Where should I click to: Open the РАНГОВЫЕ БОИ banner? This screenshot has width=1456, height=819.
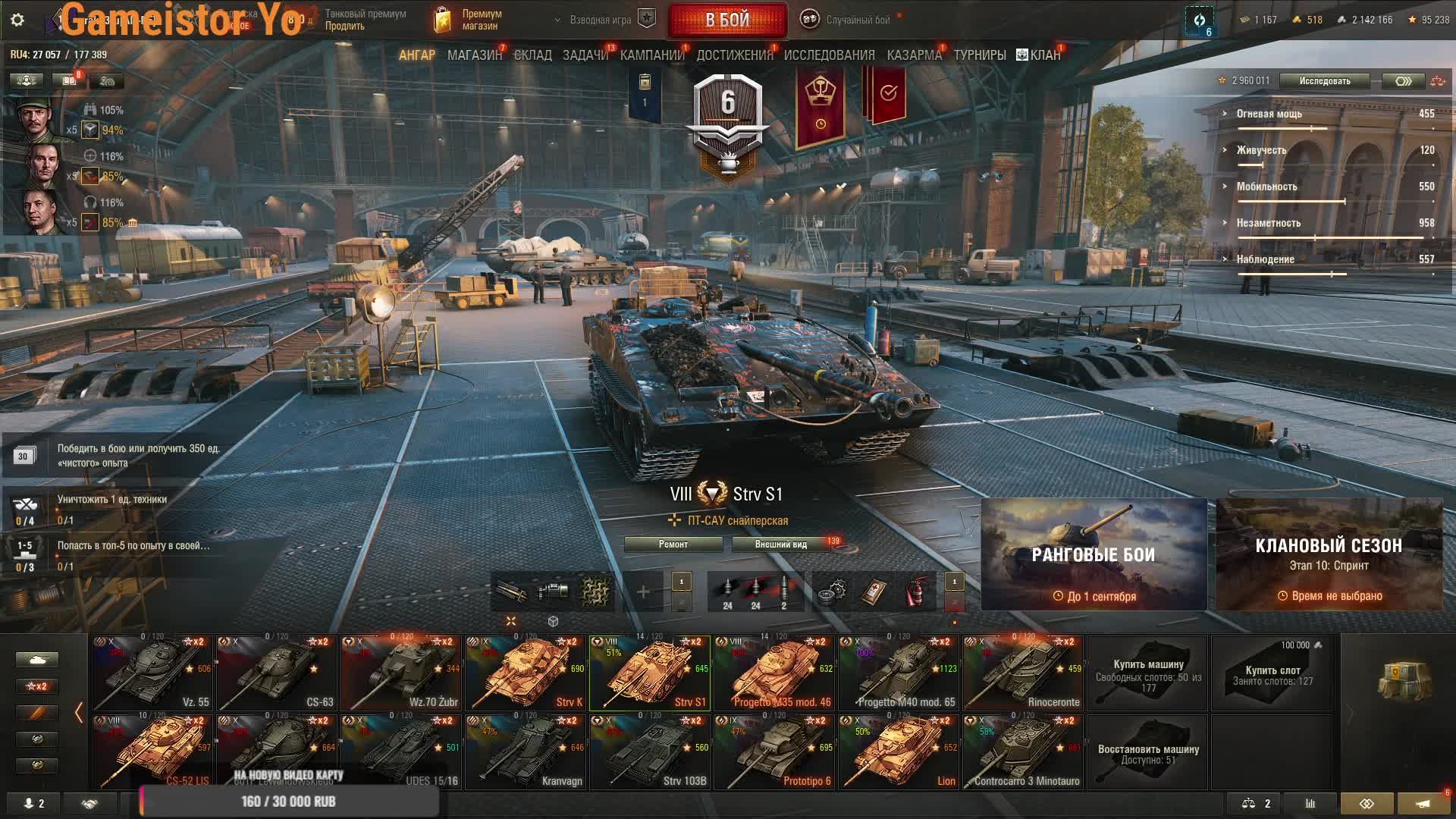[x=1094, y=554]
